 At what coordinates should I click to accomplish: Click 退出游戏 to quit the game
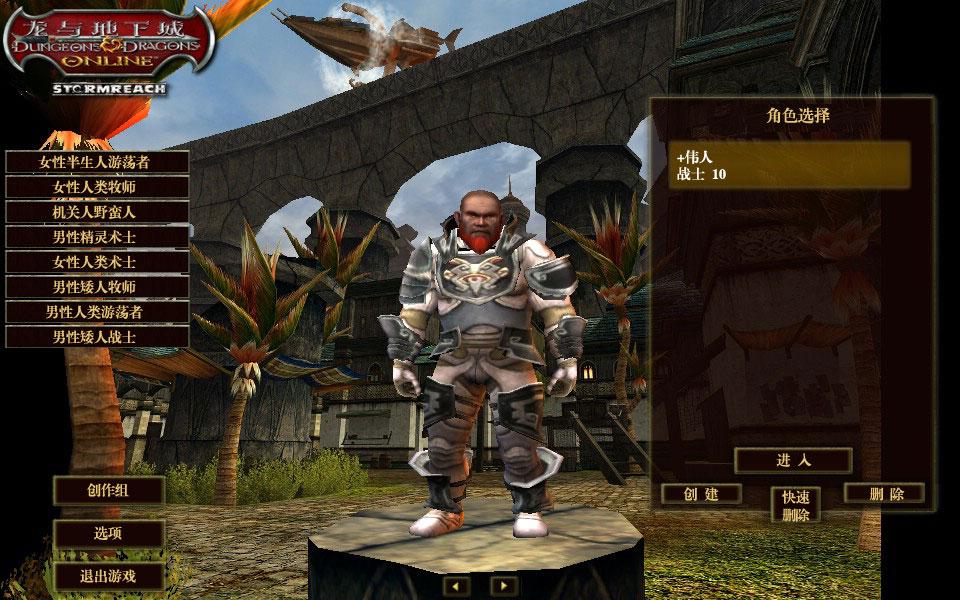(x=108, y=576)
